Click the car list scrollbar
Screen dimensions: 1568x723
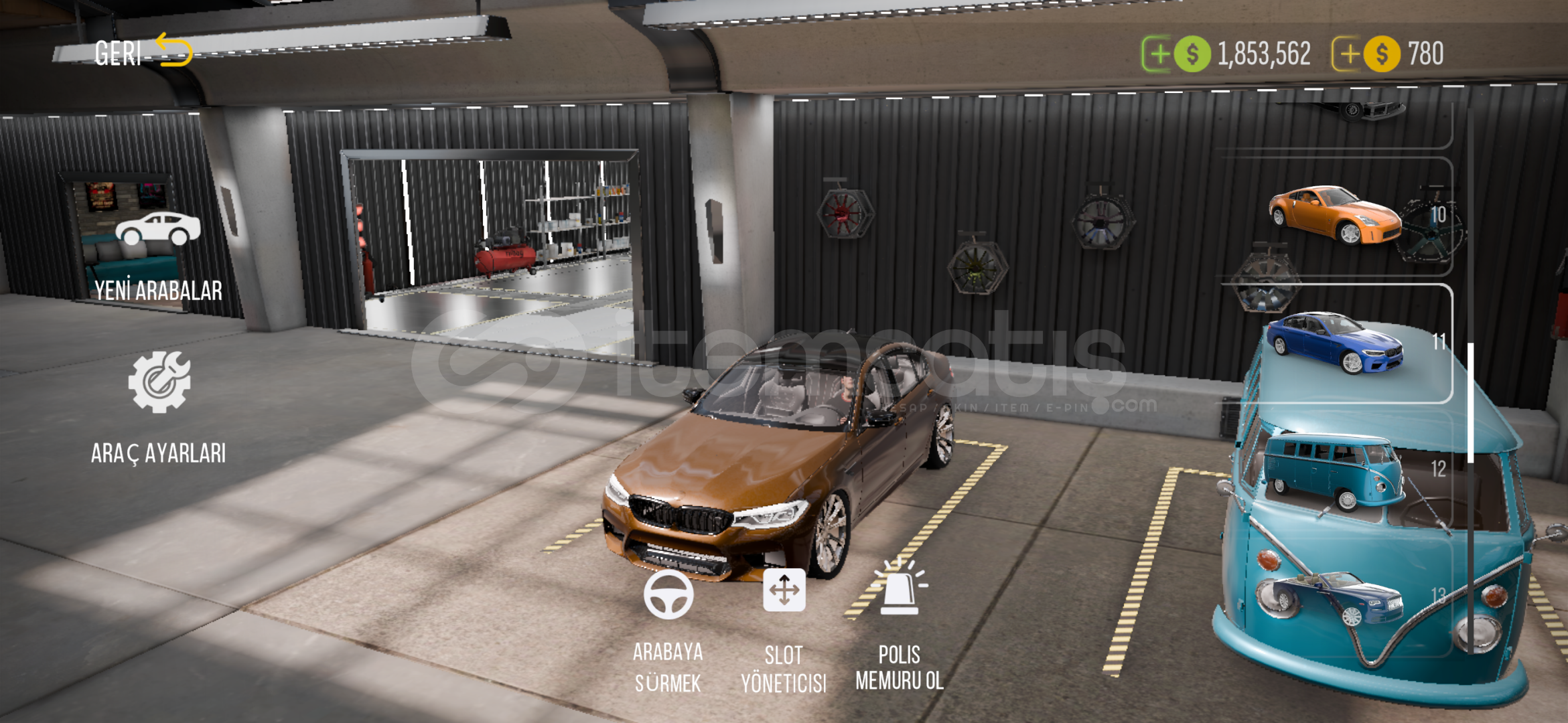pyautogui.click(x=1470, y=402)
